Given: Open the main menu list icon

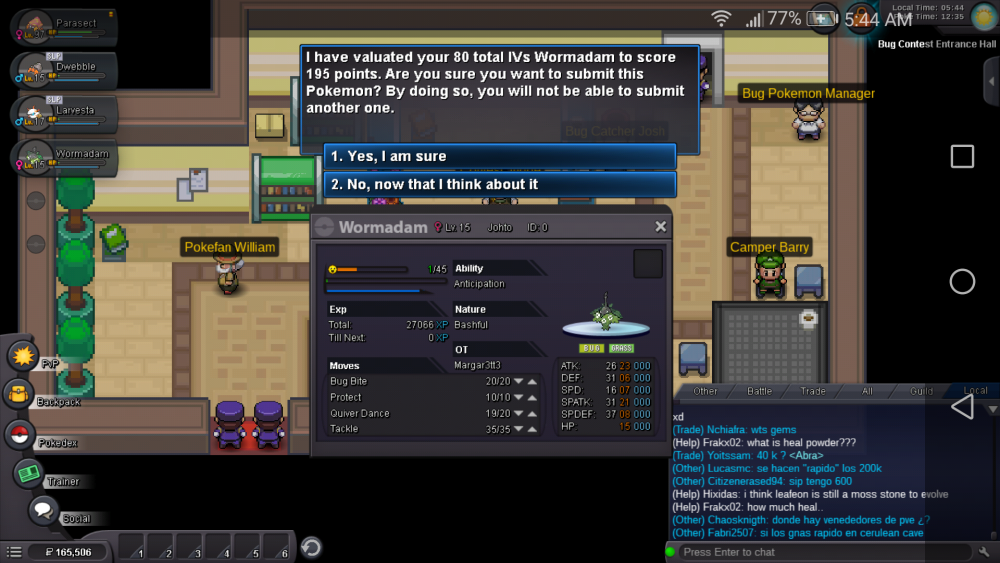Looking at the screenshot, I should (14, 552).
